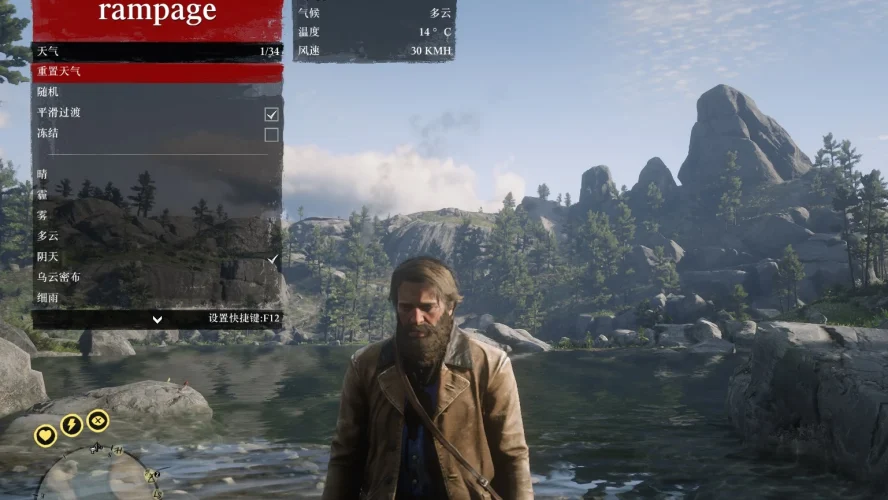Switch weather to 乌云密布 dark clouds
This screenshot has width=888, height=500.
157,277
